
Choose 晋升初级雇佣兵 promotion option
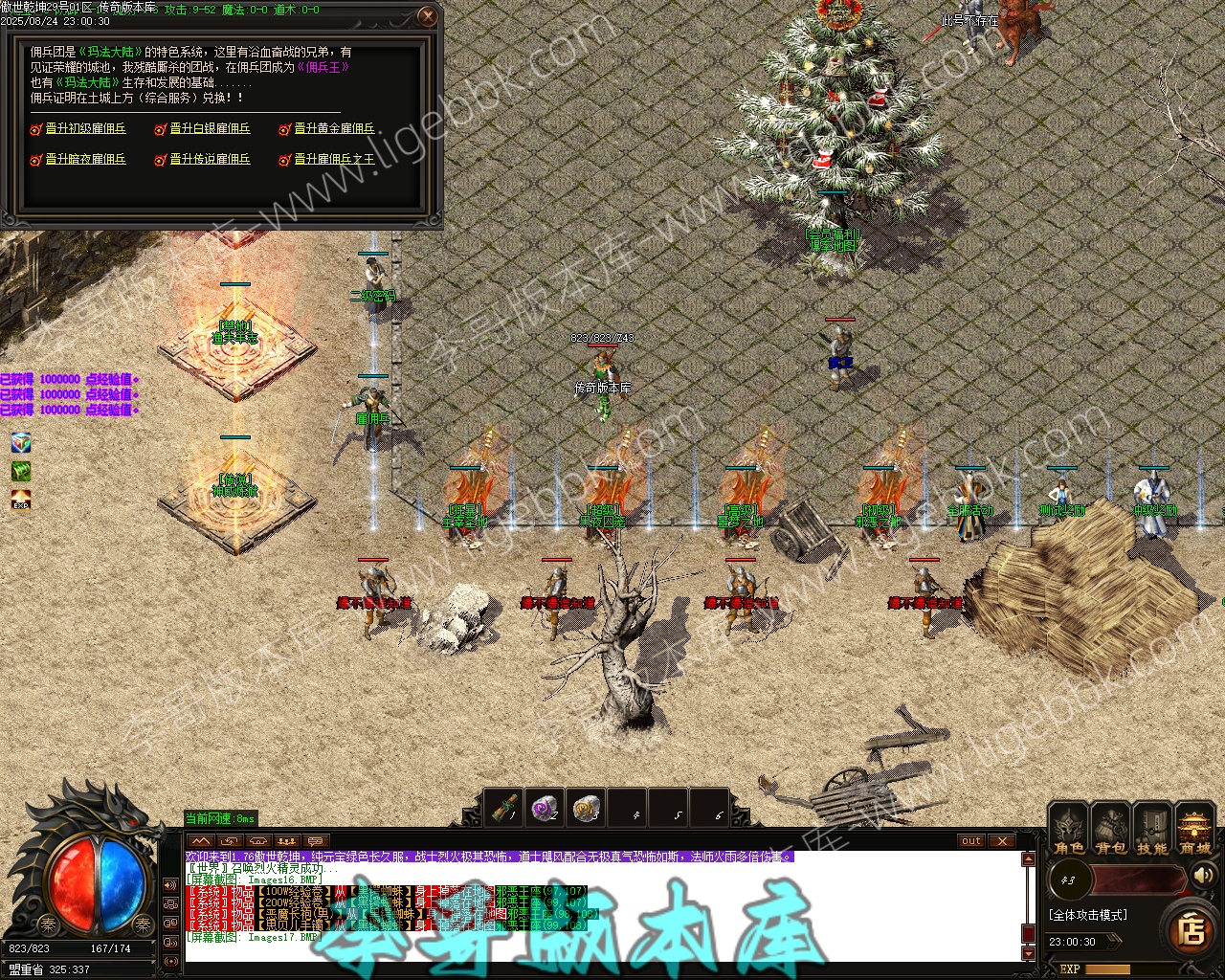click(85, 128)
